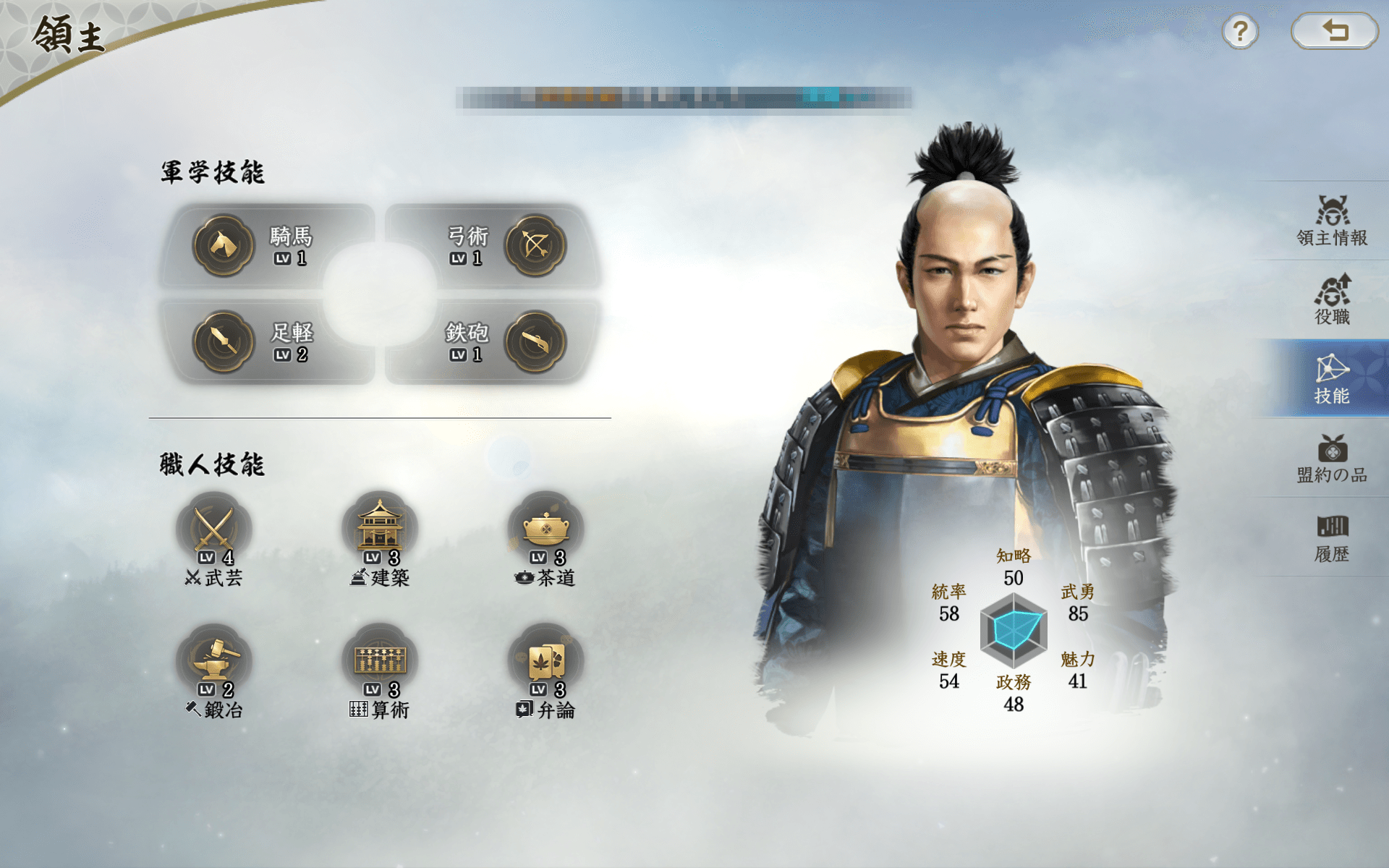Choose the 弓術 archery skill
This screenshot has width=1389, height=868.
[492, 246]
